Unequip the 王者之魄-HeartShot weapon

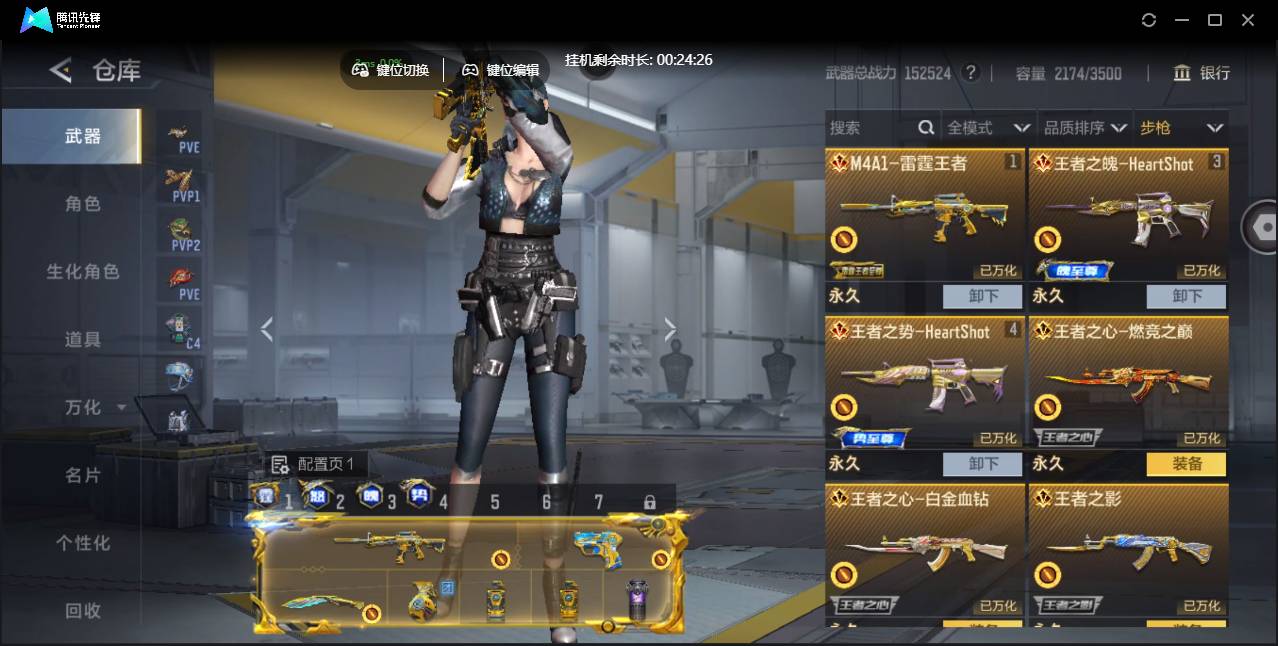(1187, 296)
